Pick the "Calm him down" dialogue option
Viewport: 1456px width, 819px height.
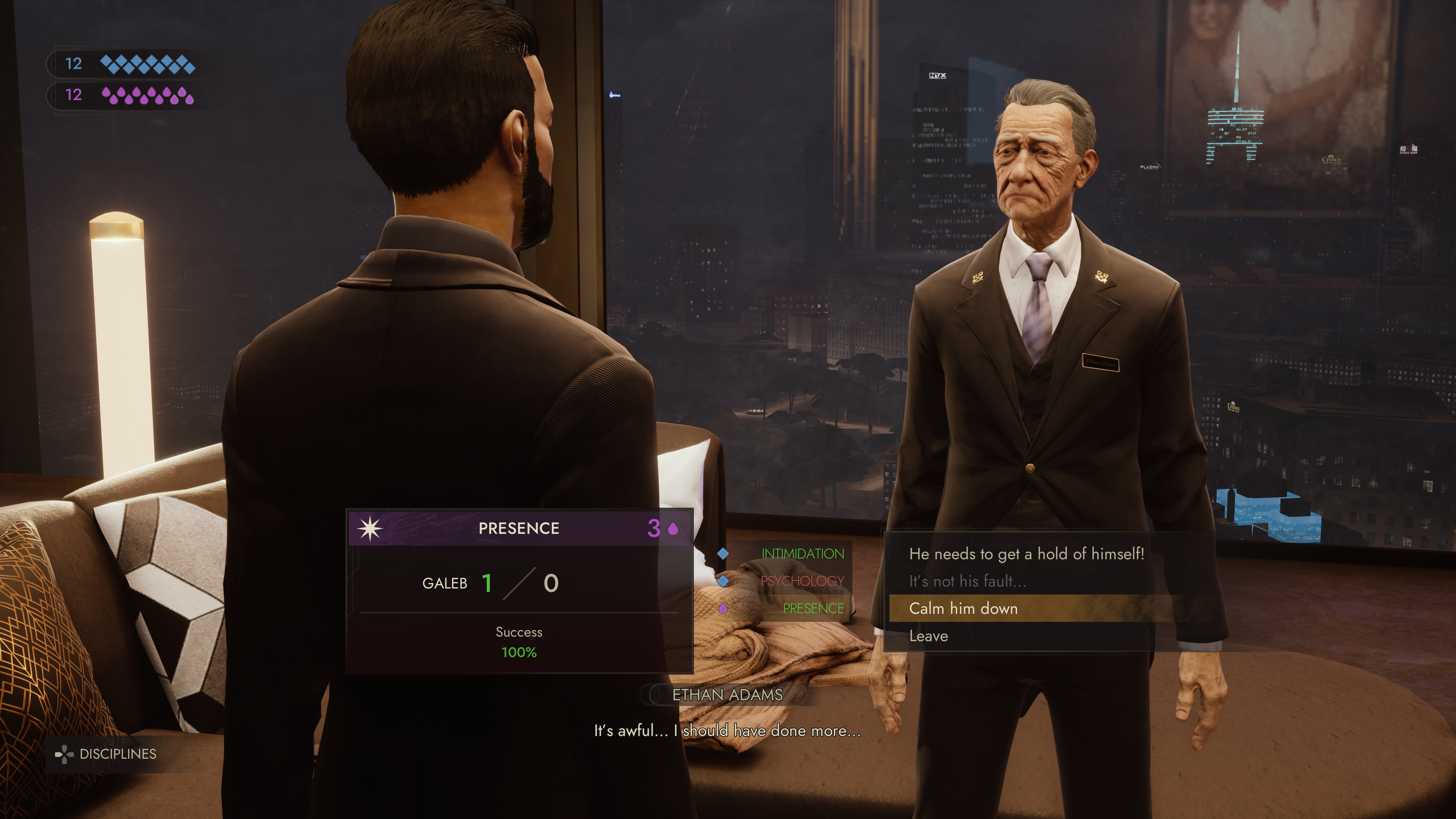[x=963, y=609]
